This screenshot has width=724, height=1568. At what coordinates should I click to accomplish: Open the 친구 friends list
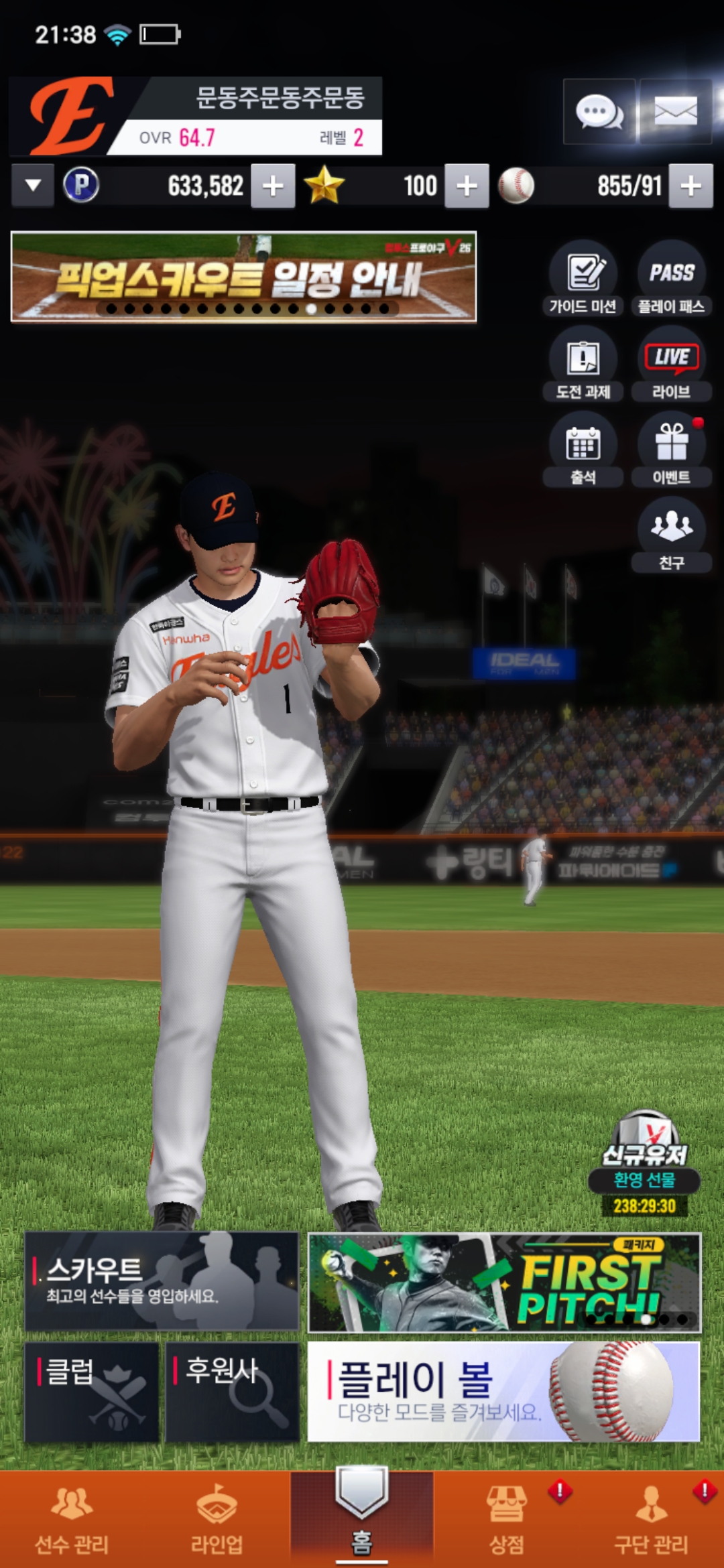[x=671, y=535]
